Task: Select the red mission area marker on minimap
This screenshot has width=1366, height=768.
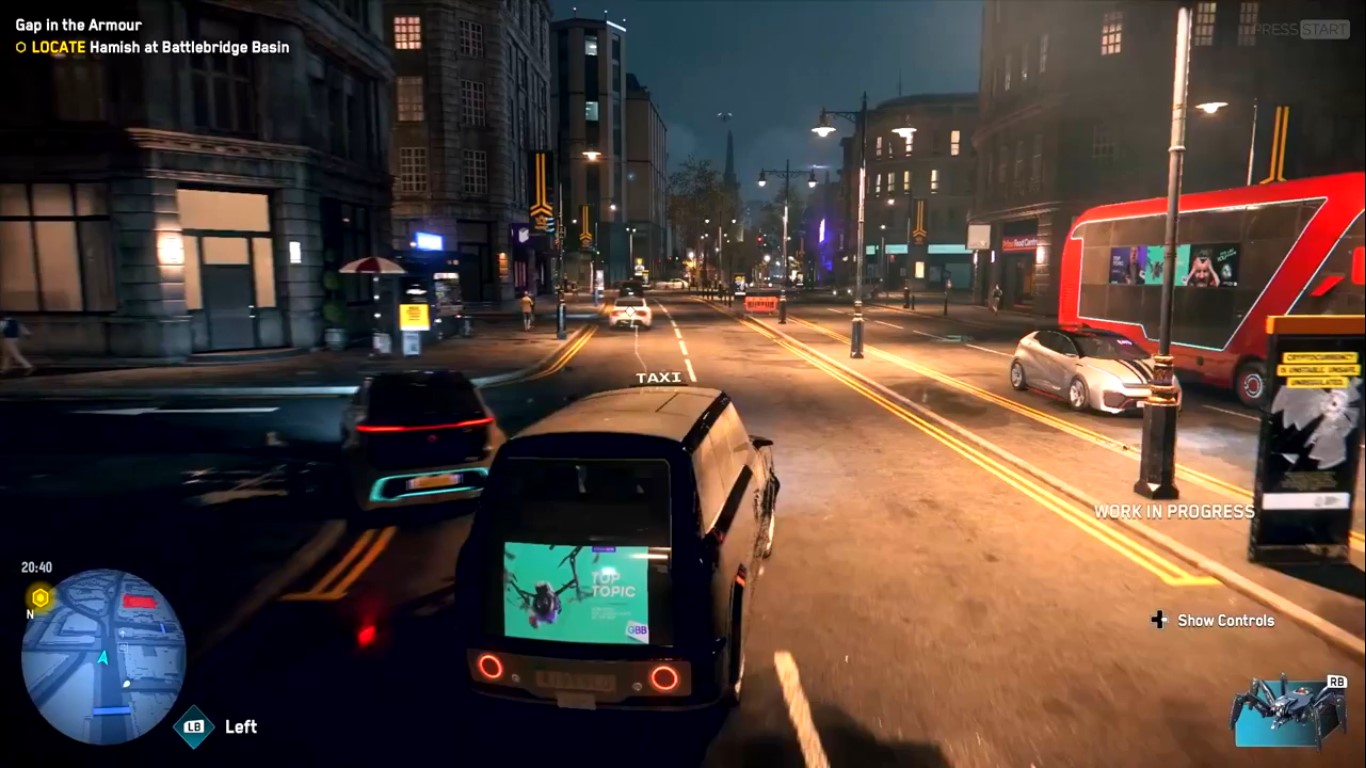Action: pyautogui.click(x=140, y=599)
